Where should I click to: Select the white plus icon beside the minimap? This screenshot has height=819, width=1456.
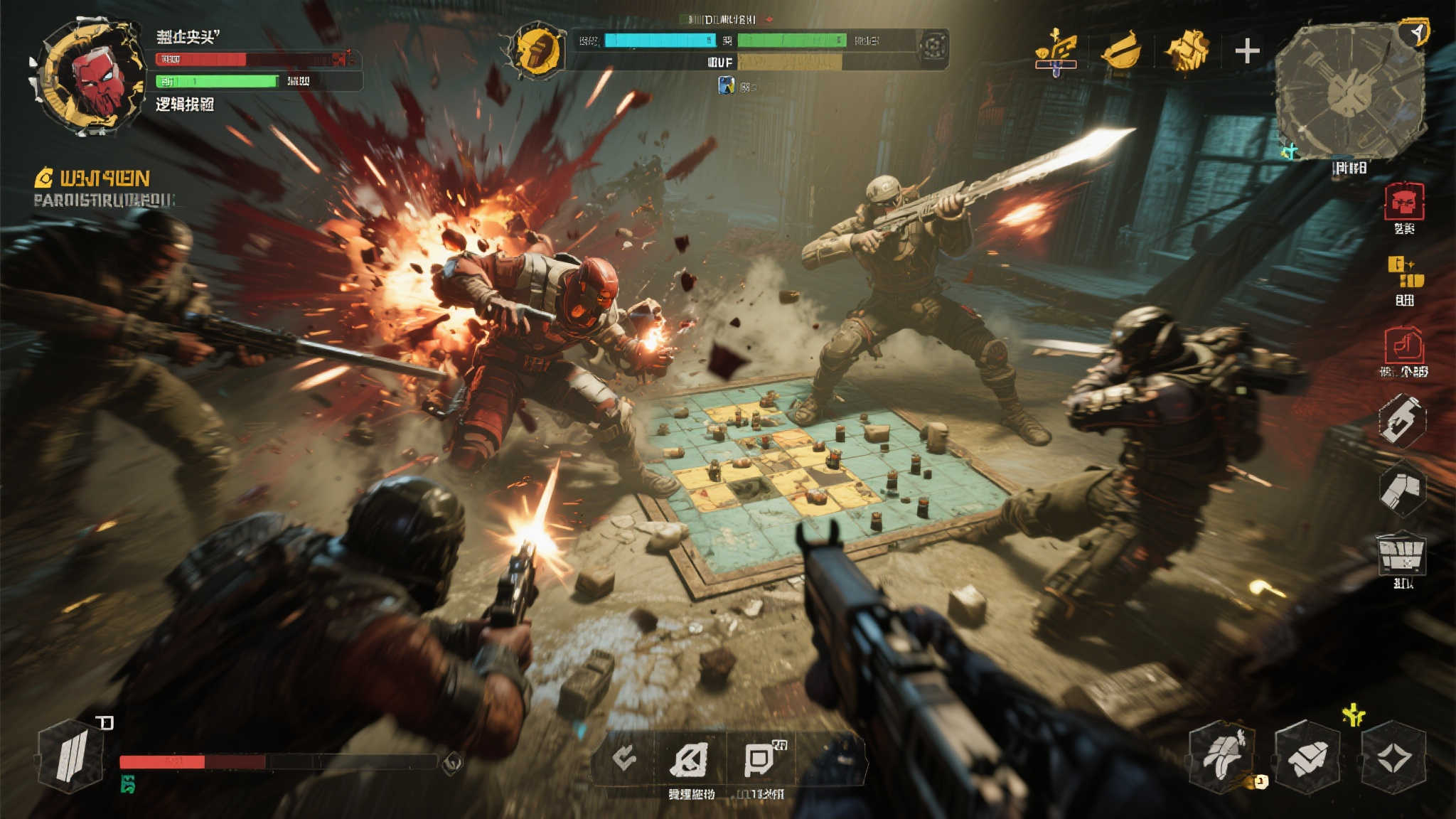[1247, 51]
